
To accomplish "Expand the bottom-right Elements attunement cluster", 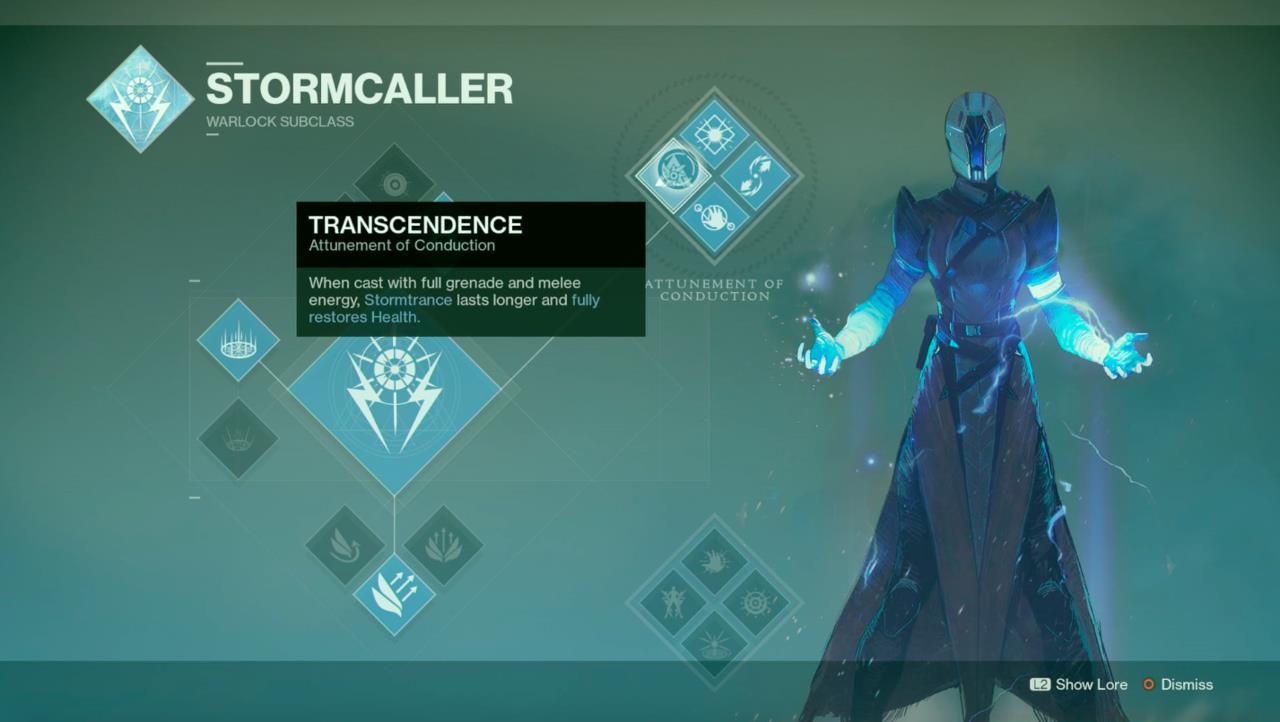I will click(x=713, y=600).
